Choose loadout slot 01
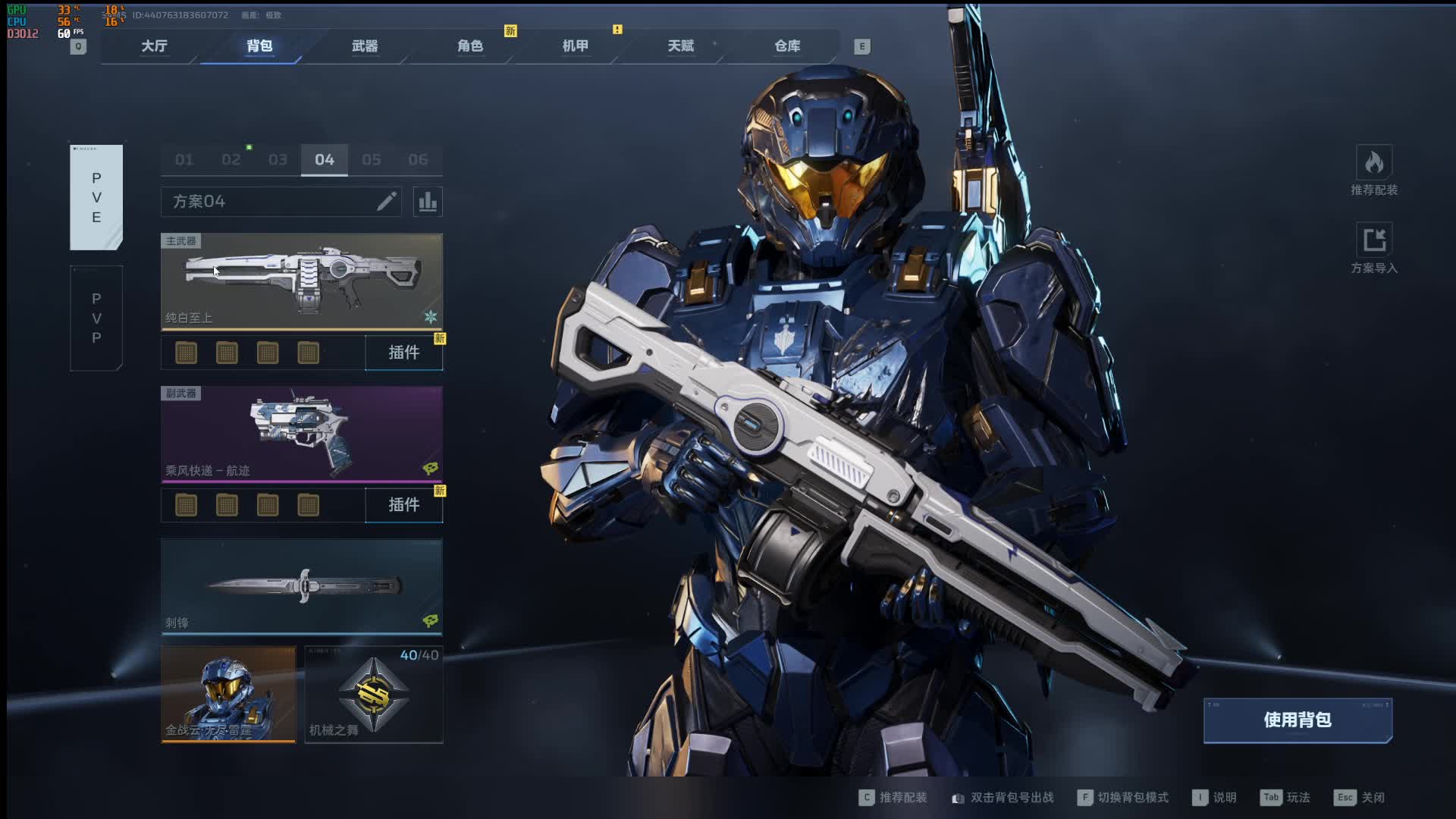This screenshot has width=1456, height=819. point(184,160)
